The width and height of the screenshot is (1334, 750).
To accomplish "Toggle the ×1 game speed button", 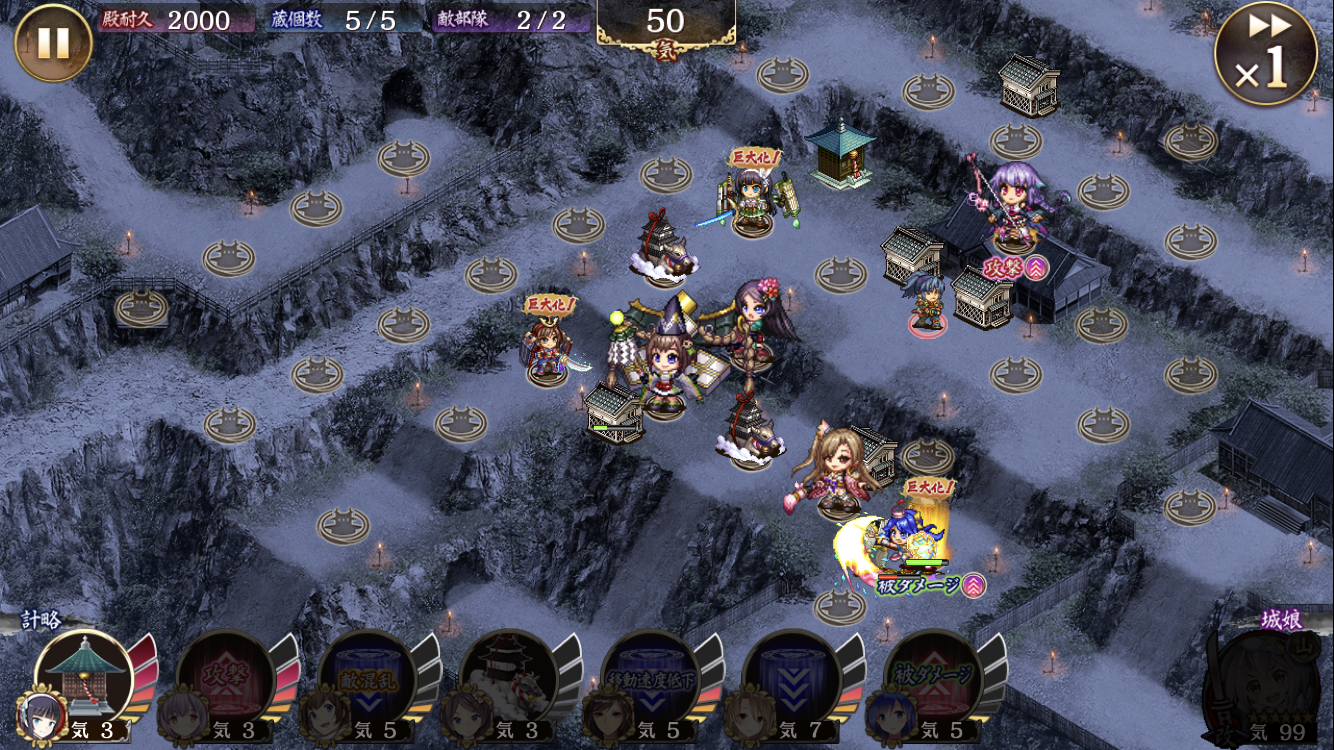I will (x=1265, y=53).
